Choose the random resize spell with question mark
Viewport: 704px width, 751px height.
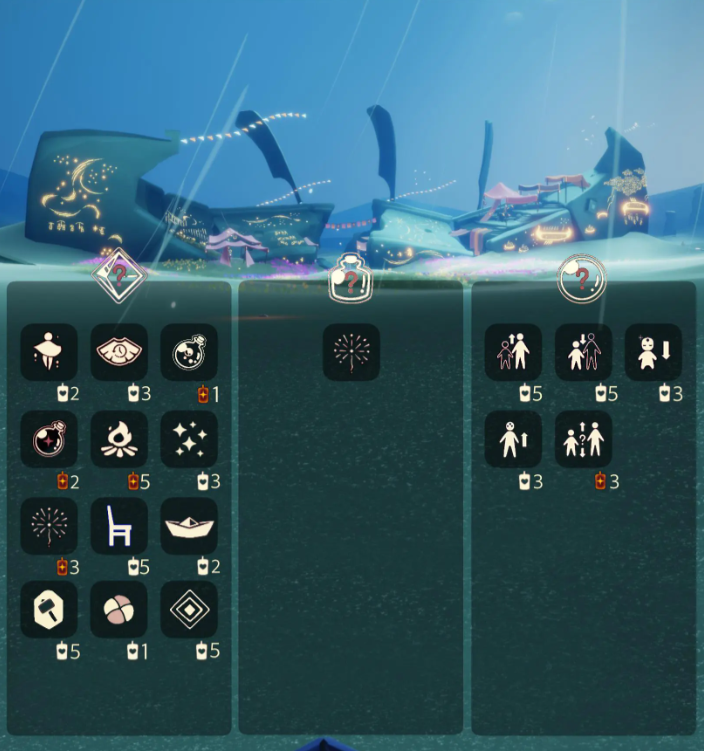click(x=583, y=439)
